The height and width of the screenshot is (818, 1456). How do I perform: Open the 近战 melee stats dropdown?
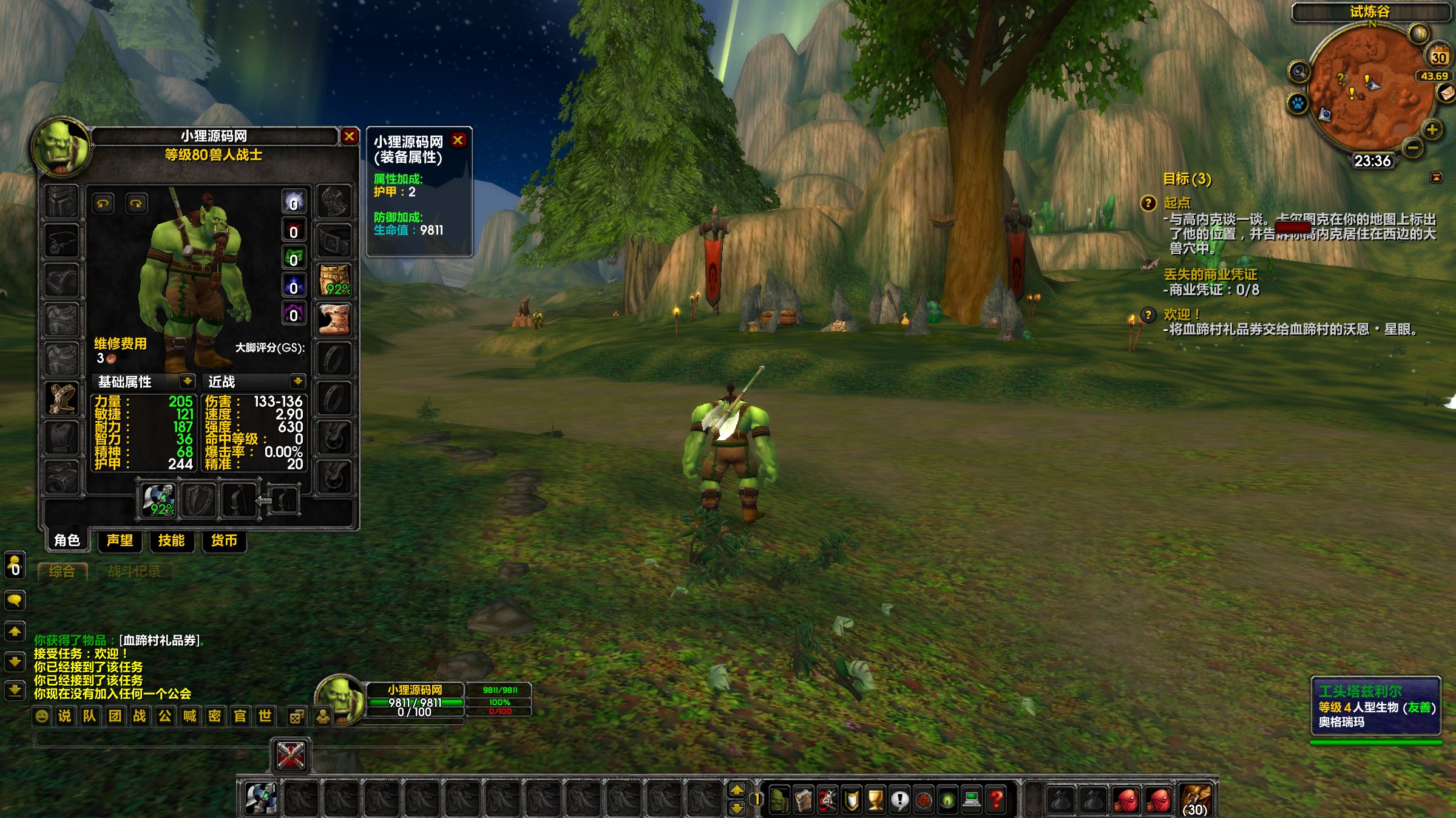click(x=297, y=381)
